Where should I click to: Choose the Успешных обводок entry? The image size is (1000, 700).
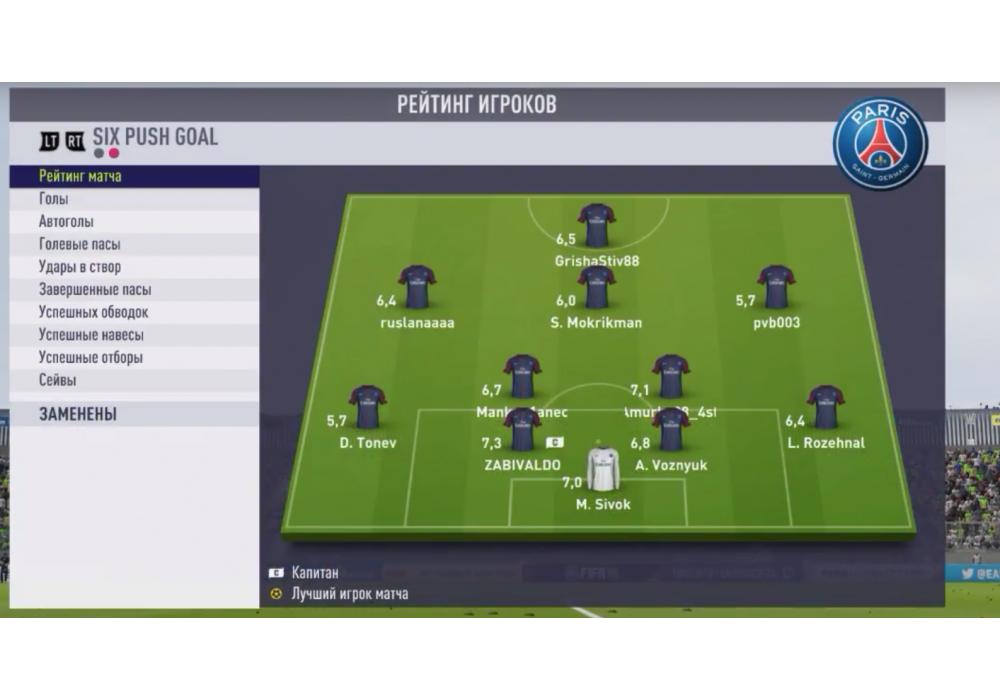(93, 312)
